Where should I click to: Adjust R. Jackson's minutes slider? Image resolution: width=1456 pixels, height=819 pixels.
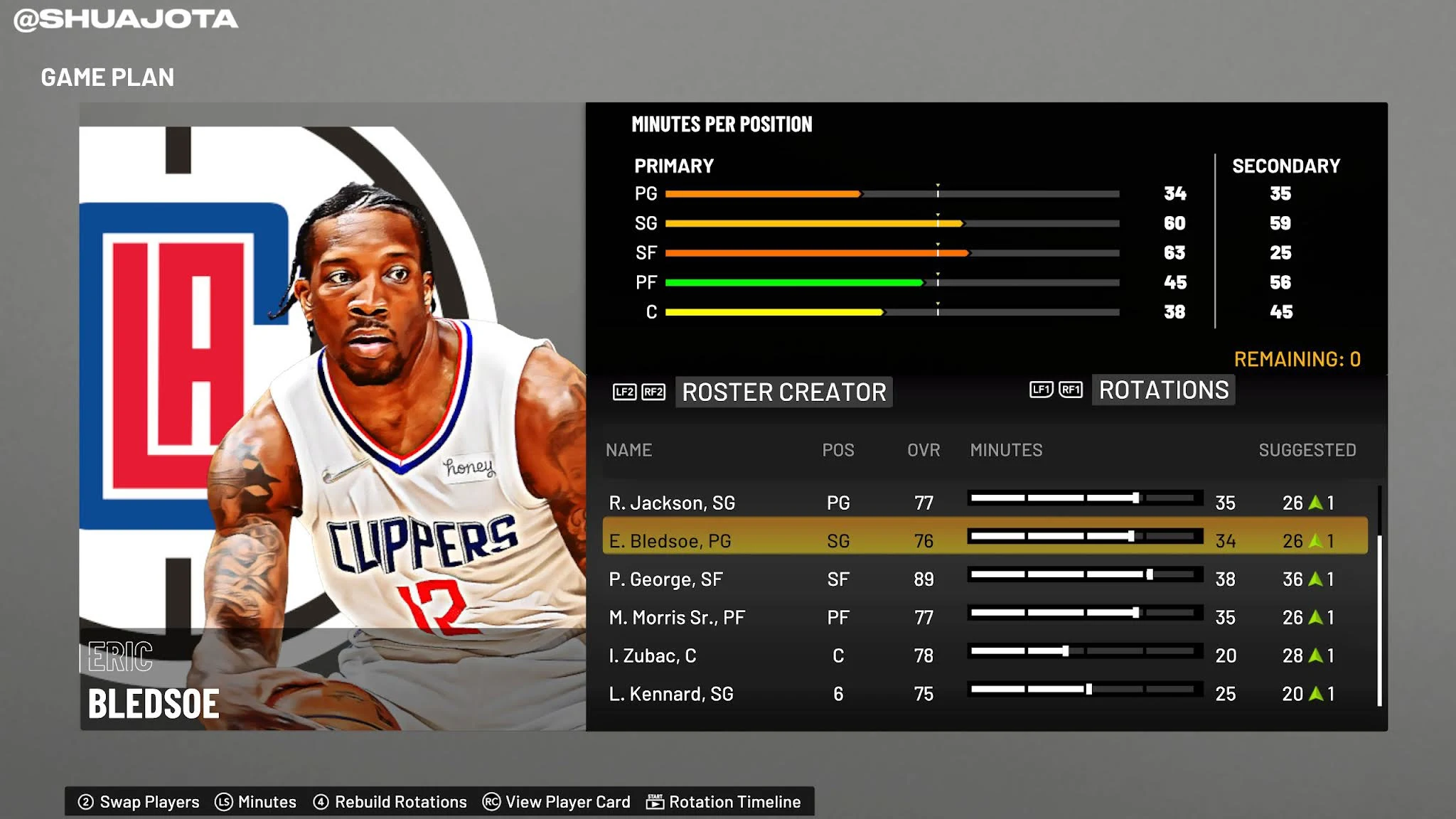click(x=1135, y=498)
